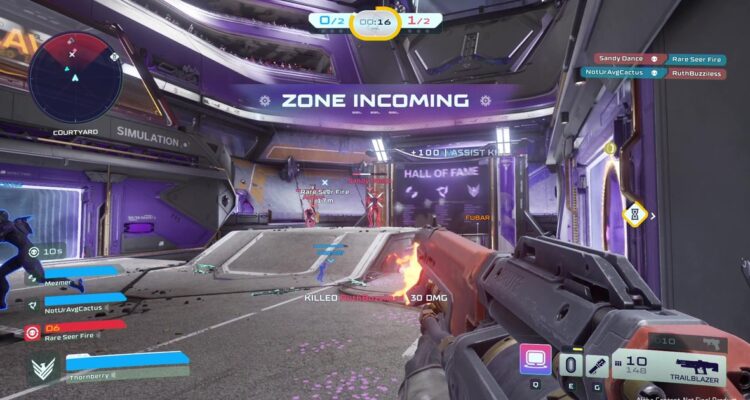
Task: Choose the grenade equipment slot
Action: point(598,366)
